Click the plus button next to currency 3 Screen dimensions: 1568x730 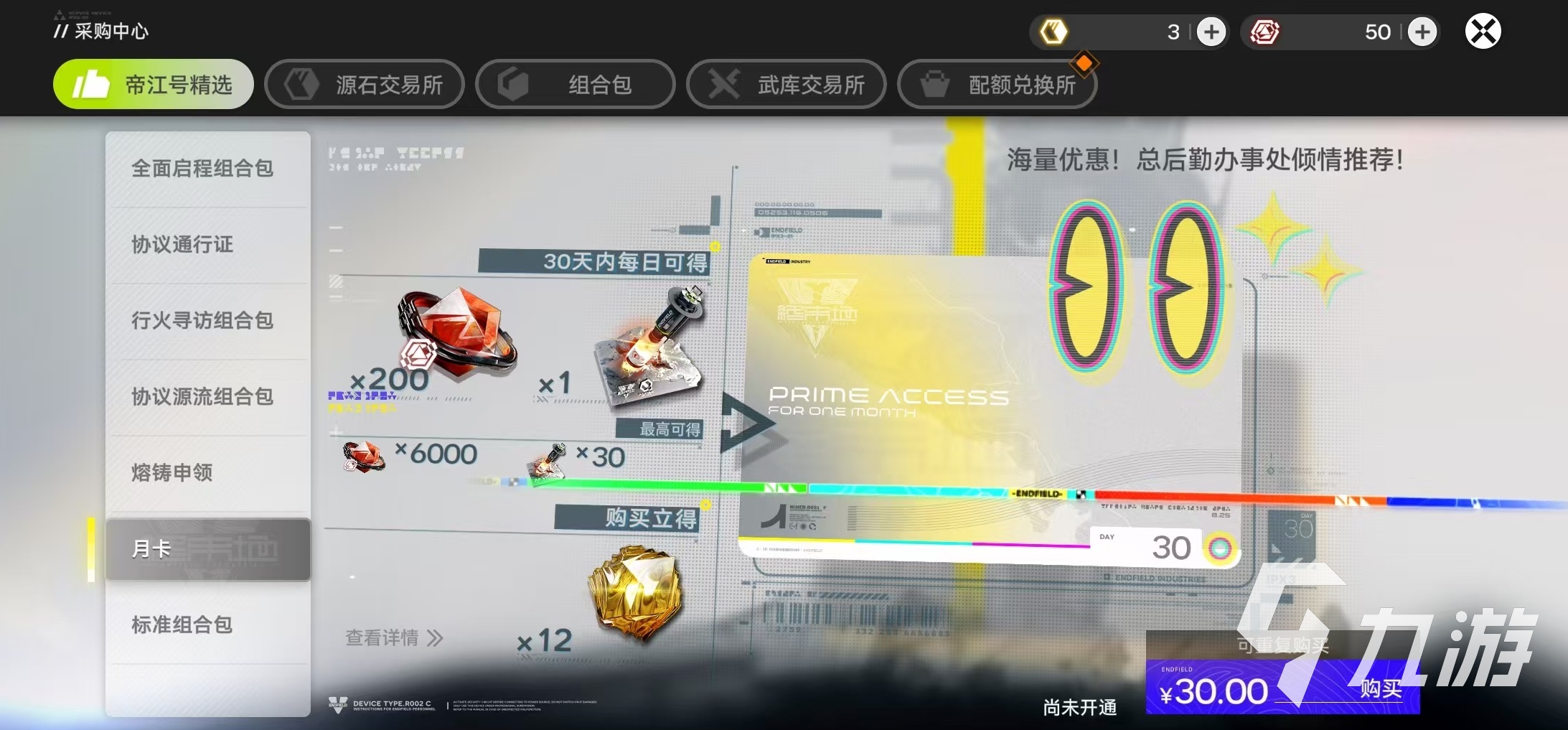click(x=1211, y=32)
